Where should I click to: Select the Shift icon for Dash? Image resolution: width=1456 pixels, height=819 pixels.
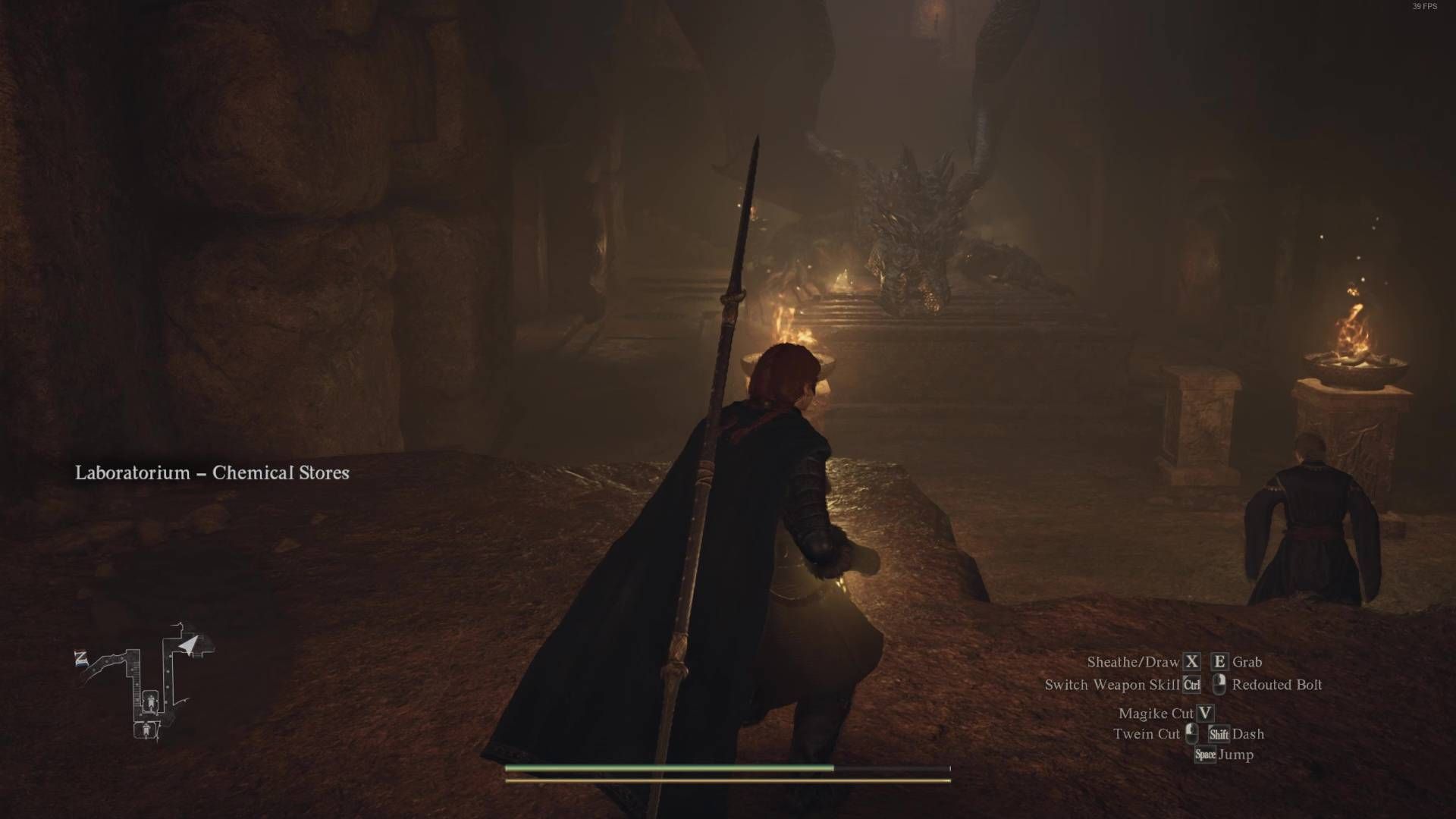point(1219,735)
